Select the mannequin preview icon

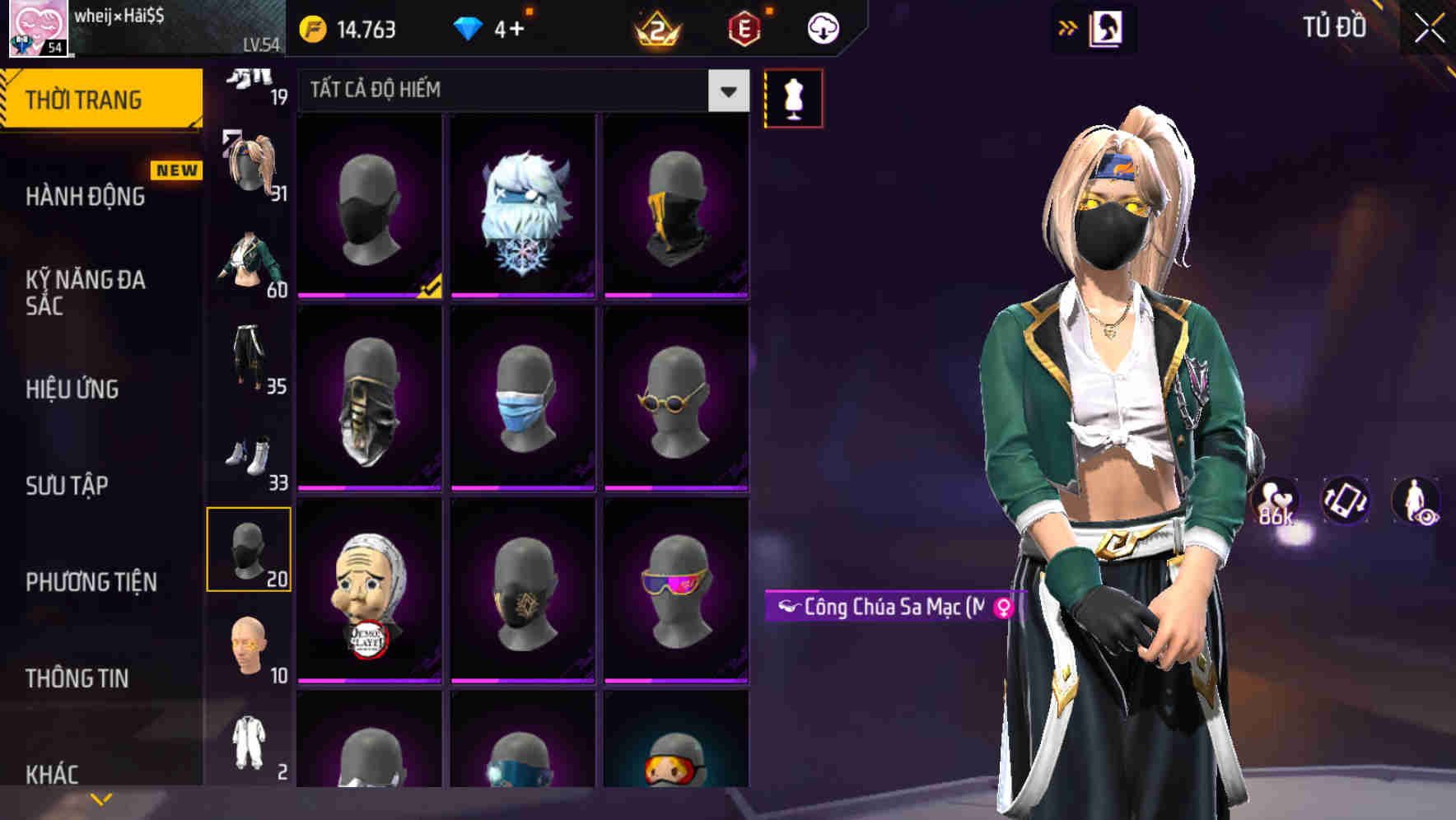tap(793, 96)
